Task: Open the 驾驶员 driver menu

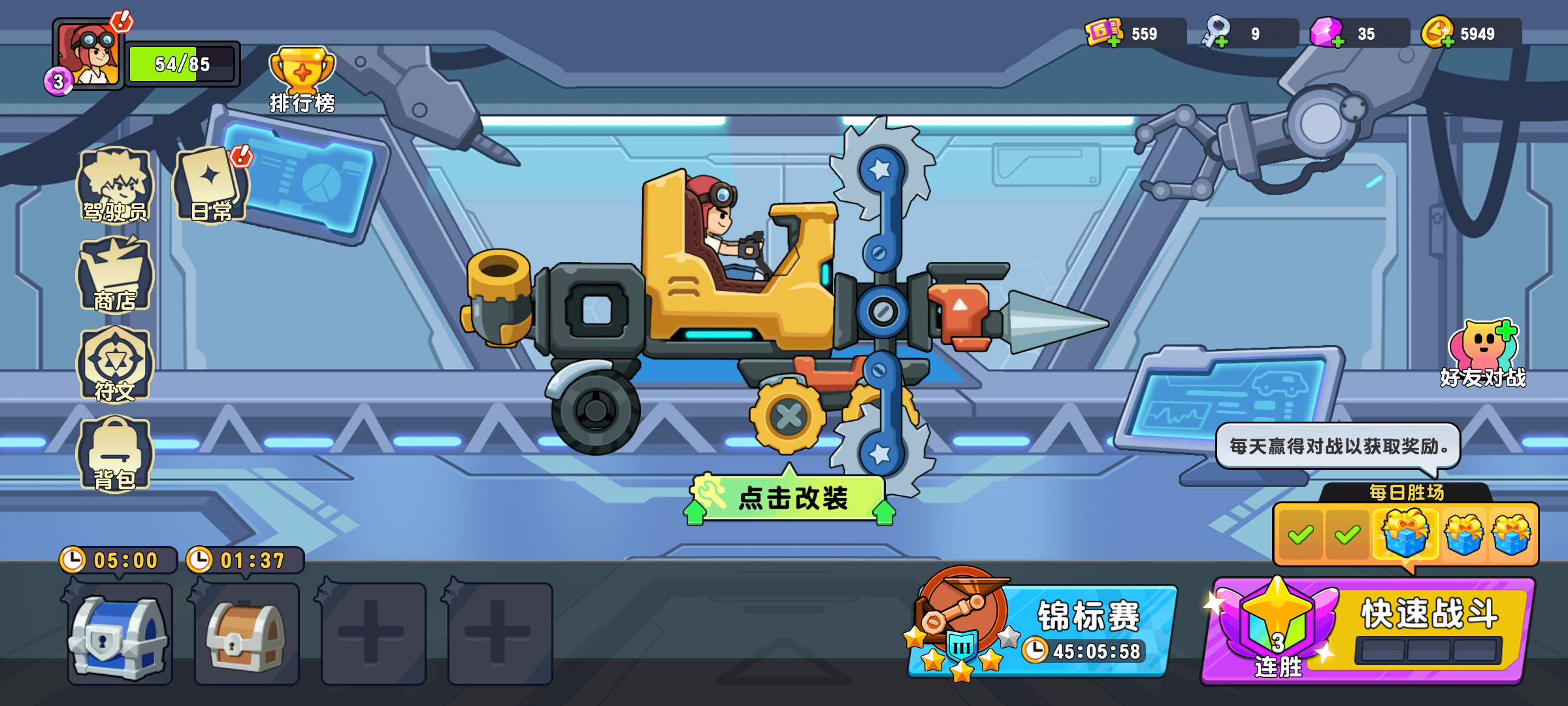Action: click(x=115, y=186)
